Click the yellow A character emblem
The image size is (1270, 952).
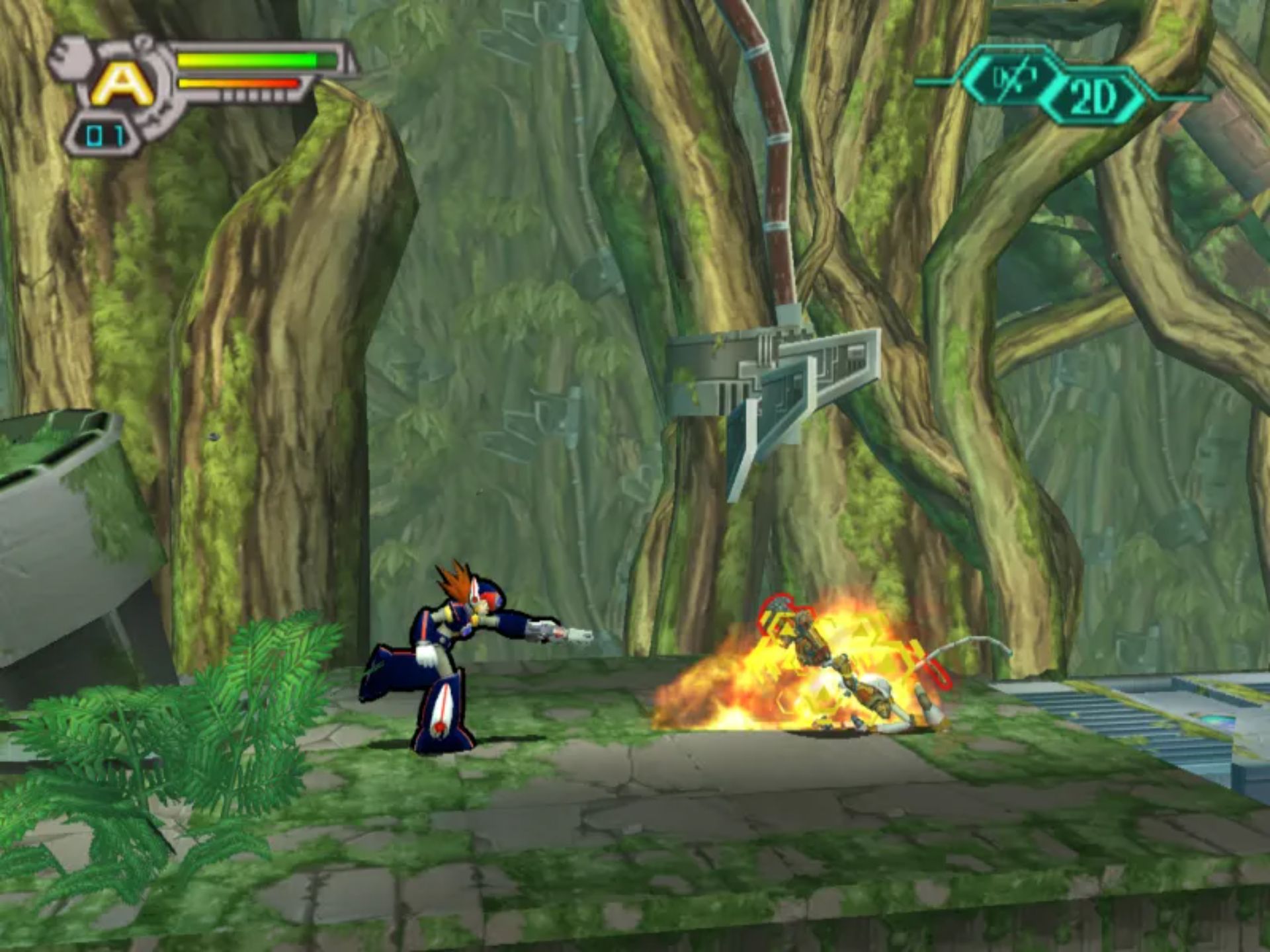(122, 85)
